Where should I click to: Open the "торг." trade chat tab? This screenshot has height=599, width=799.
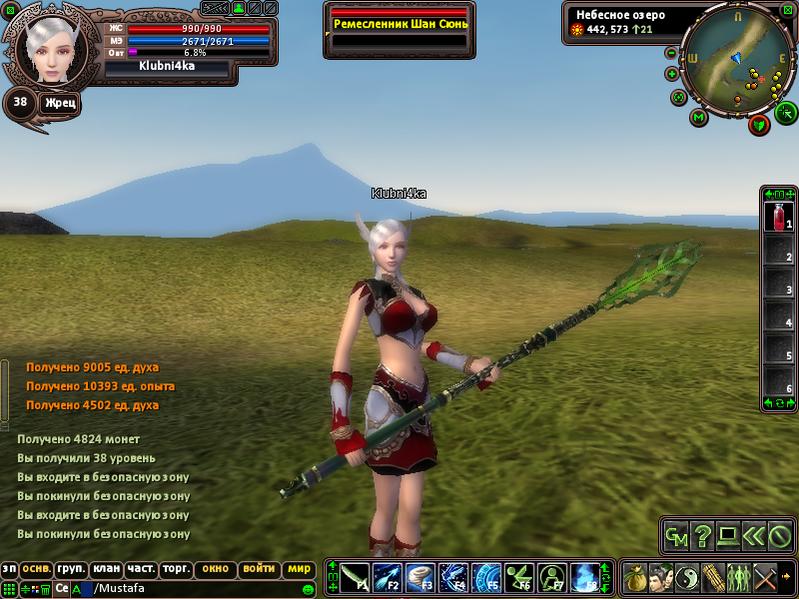coord(177,568)
